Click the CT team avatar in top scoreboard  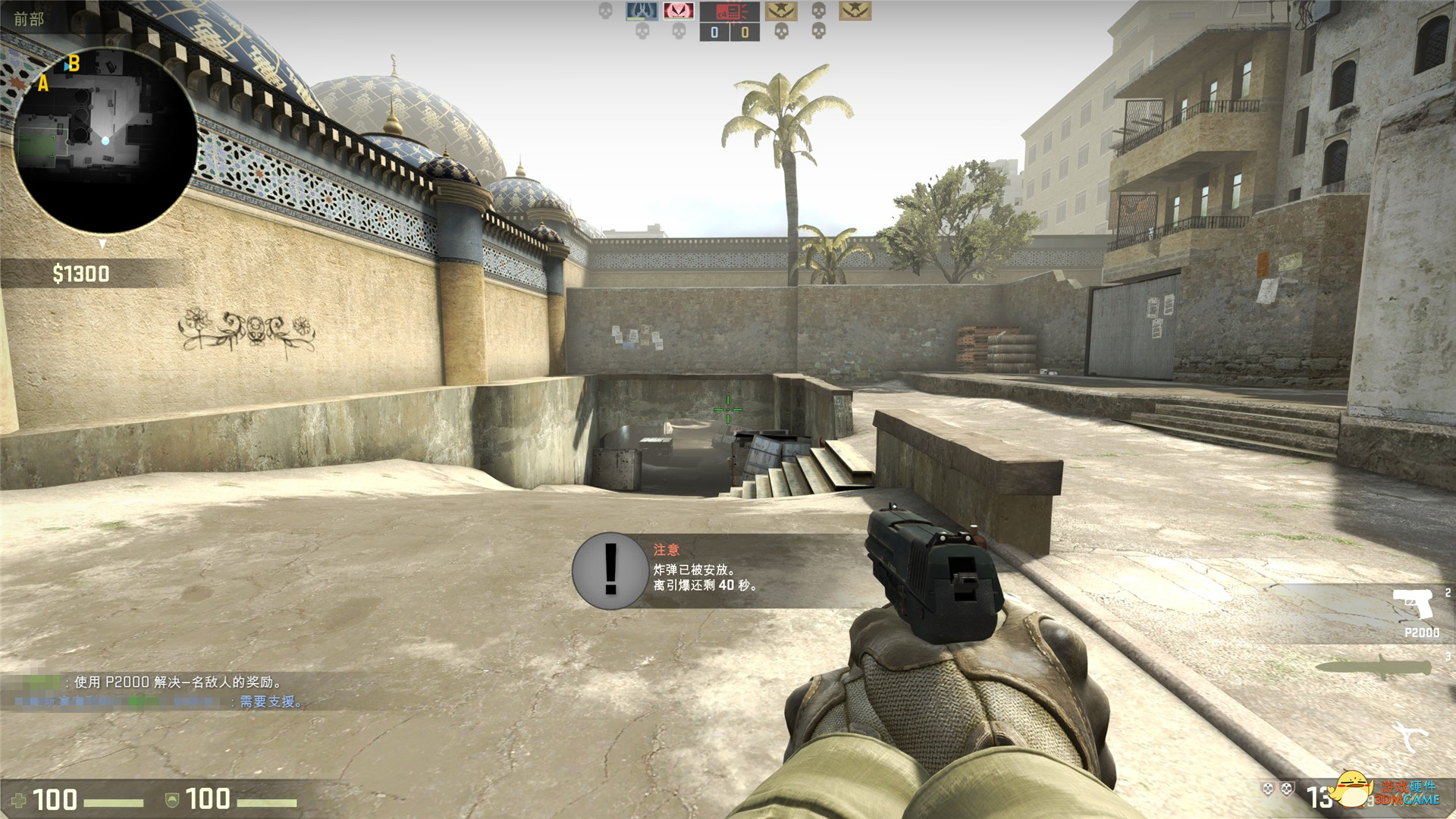pos(642,11)
